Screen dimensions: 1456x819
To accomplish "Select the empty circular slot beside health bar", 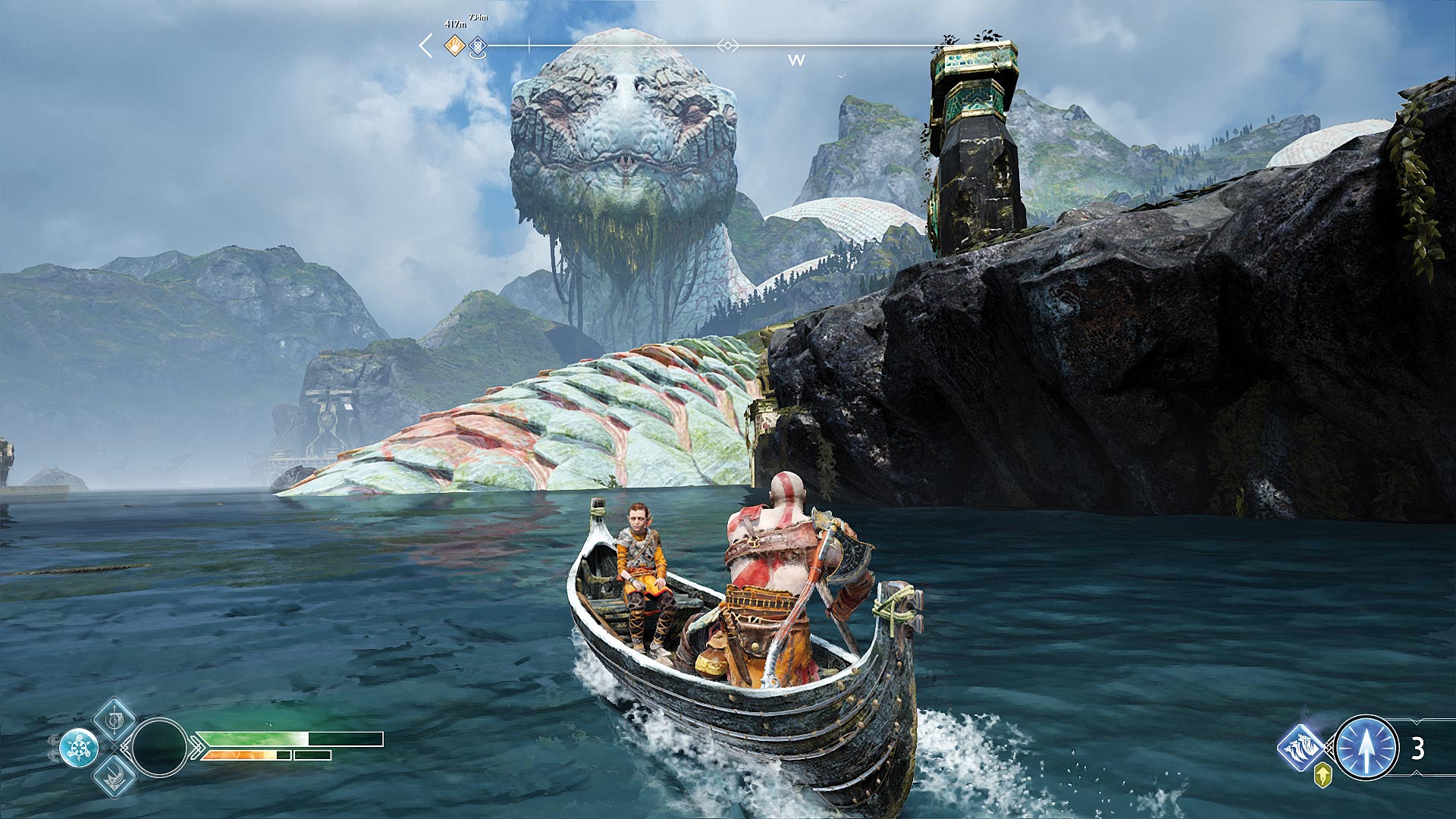I will 159,748.
